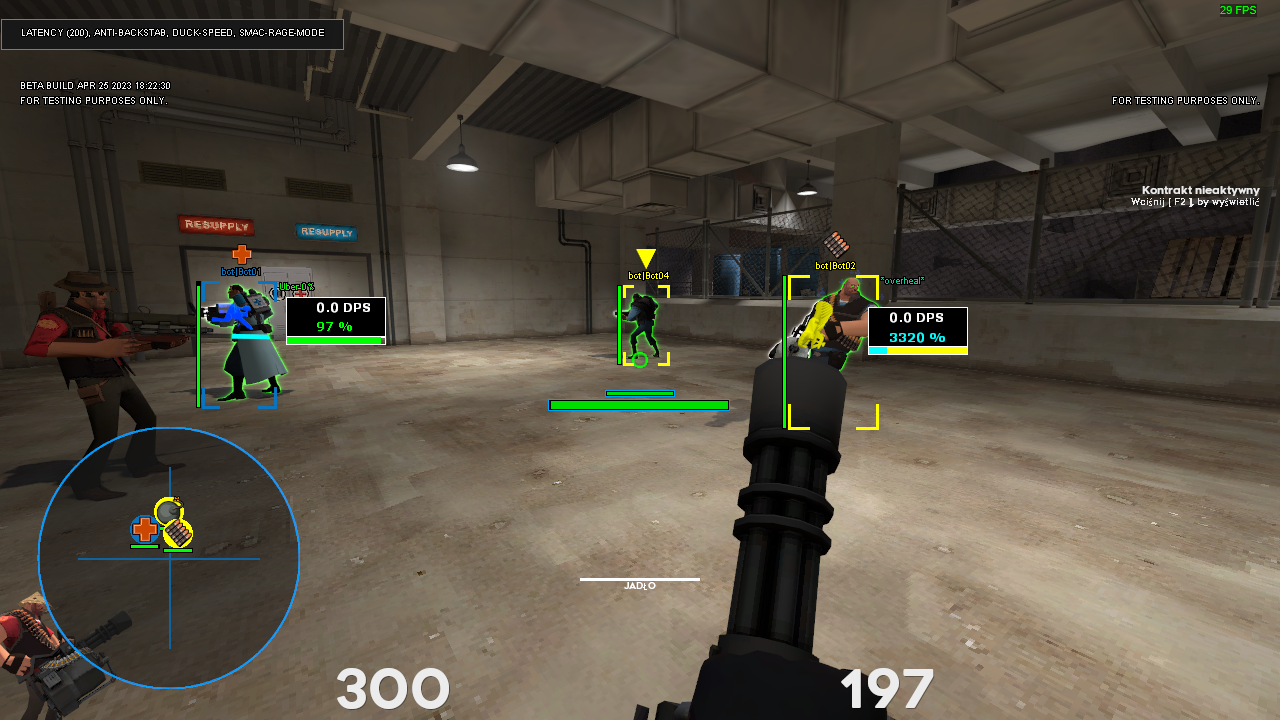
Task: Click the 300 ammo counter
Action: pyautogui.click(x=393, y=688)
